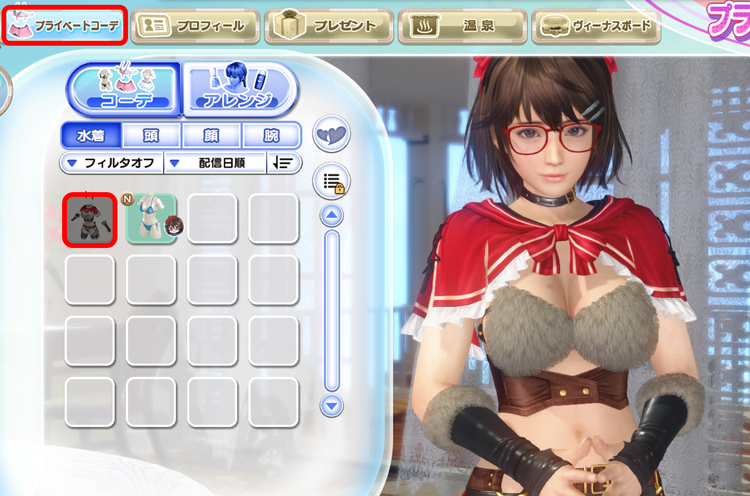Open the プロフィール menu

[x=194, y=26]
